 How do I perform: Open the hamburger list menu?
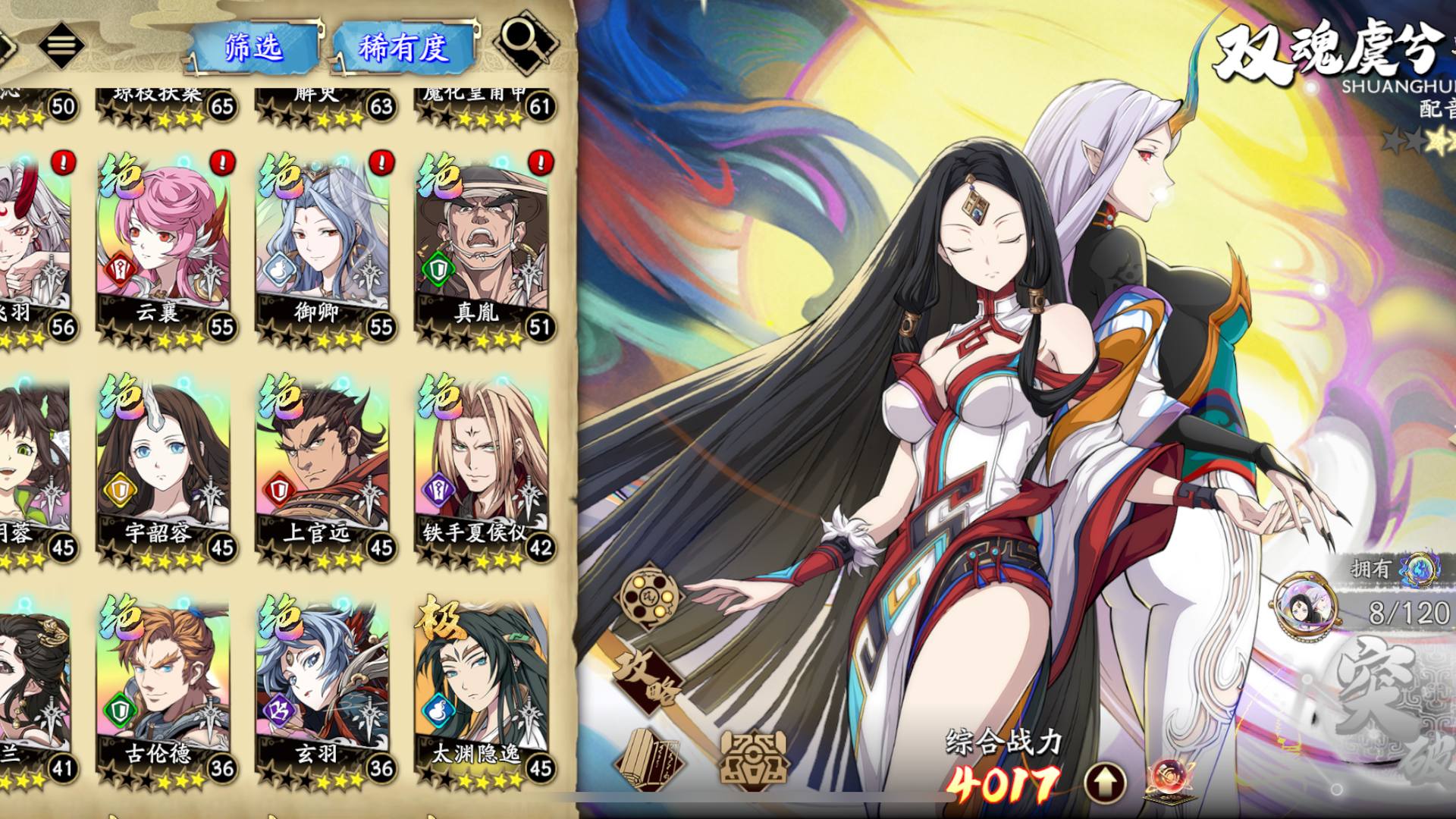[x=61, y=44]
